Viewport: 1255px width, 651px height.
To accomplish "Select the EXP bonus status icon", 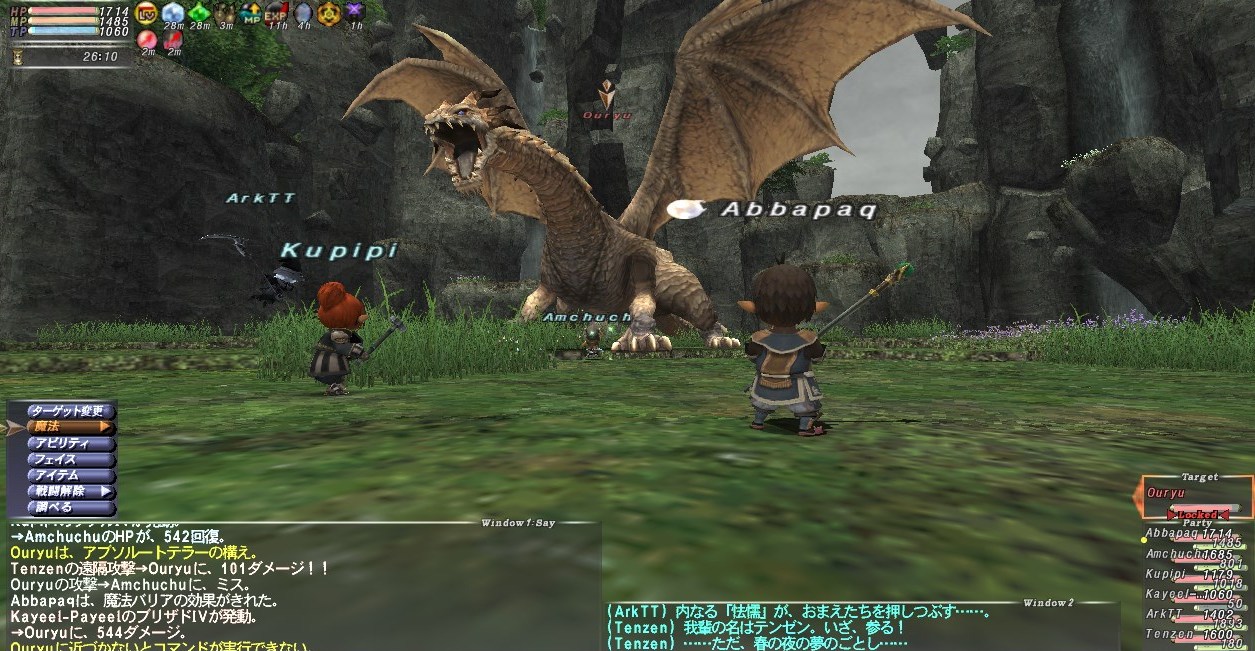I will click(x=277, y=13).
